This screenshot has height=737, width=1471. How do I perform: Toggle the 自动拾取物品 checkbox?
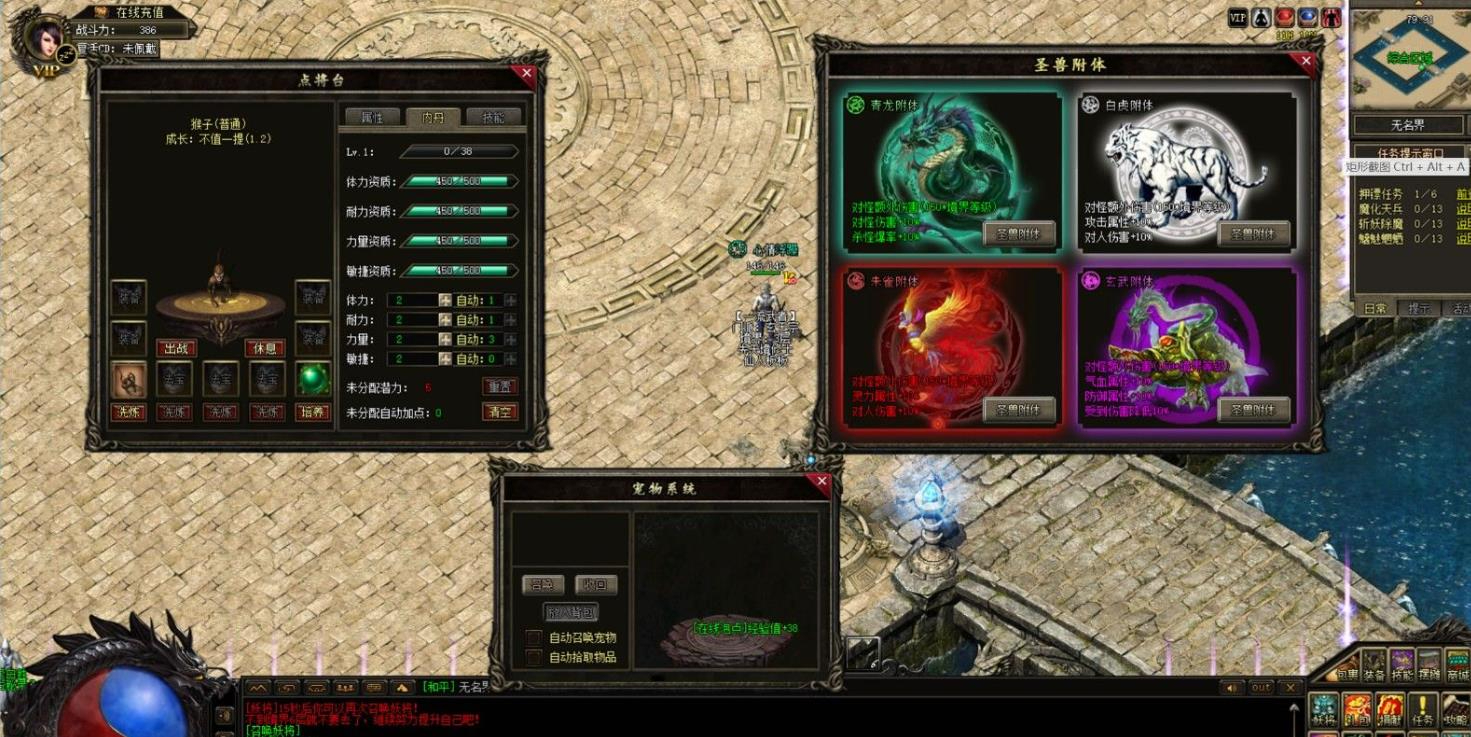(x=534, y=657)
